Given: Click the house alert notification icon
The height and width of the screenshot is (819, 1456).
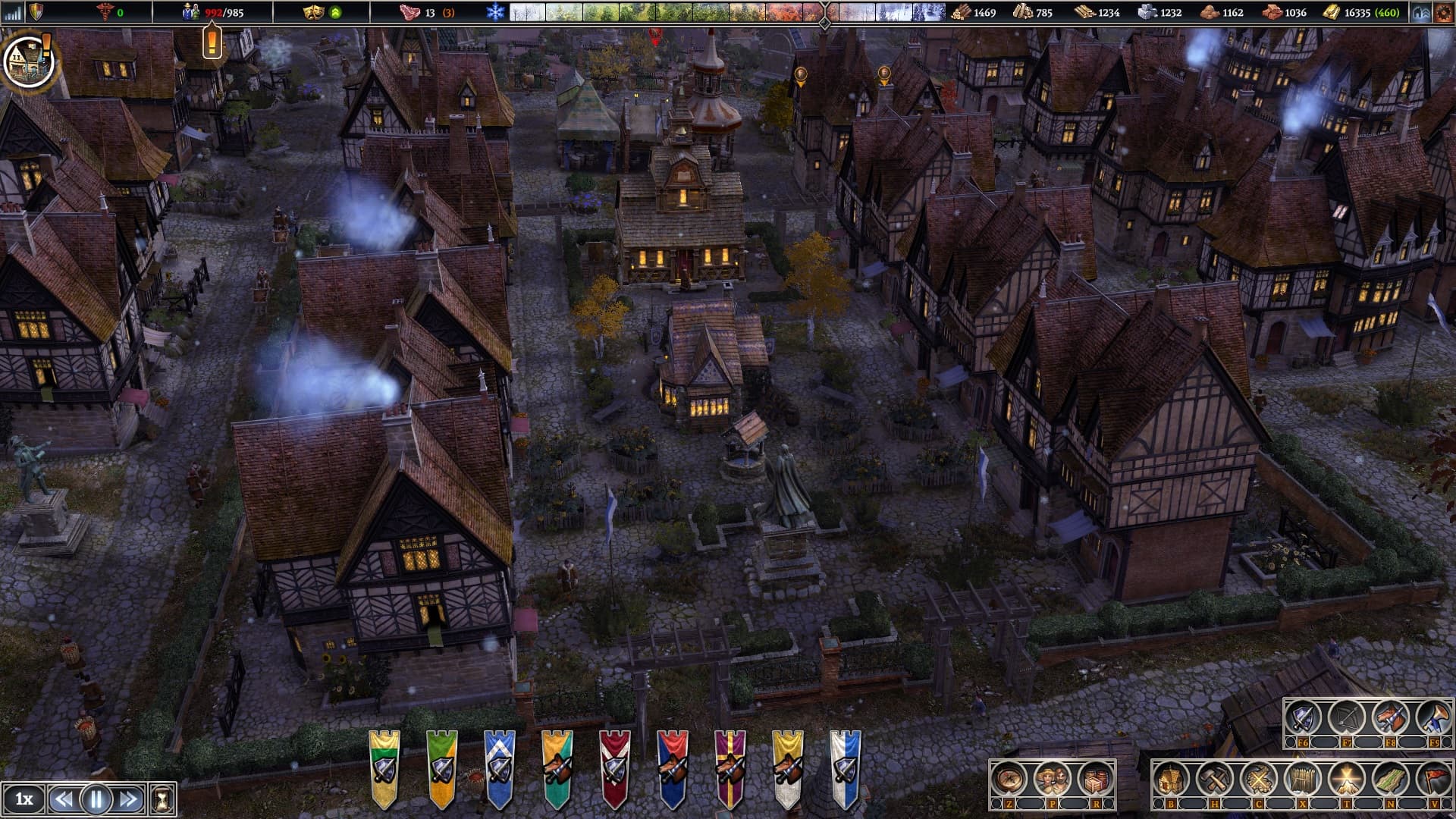Looking at the screenshot, I should click(29, 61).
